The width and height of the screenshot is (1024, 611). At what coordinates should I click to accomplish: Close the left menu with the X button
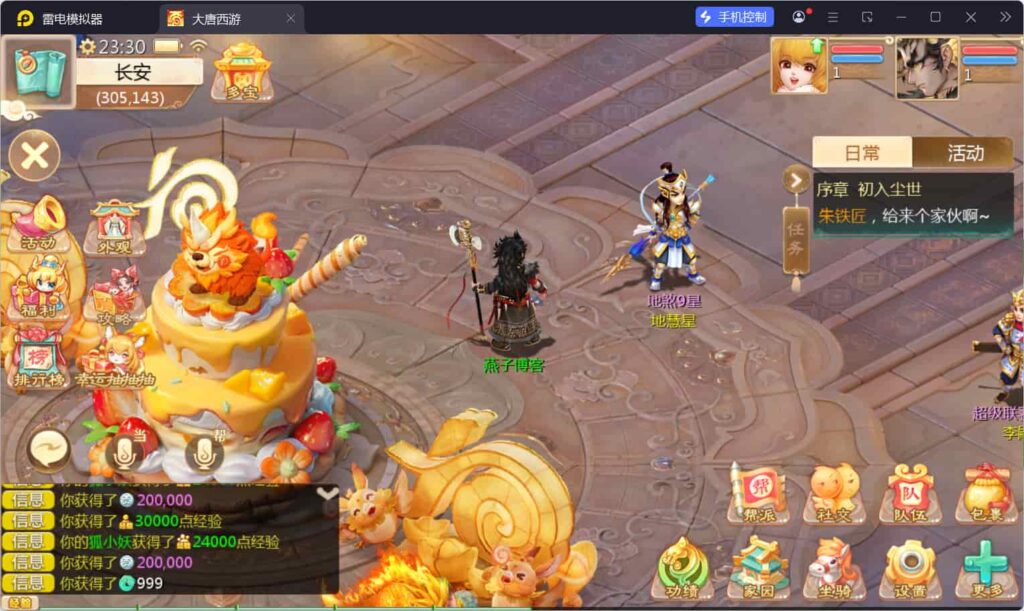pyautogui.click(x=35, y=156)
